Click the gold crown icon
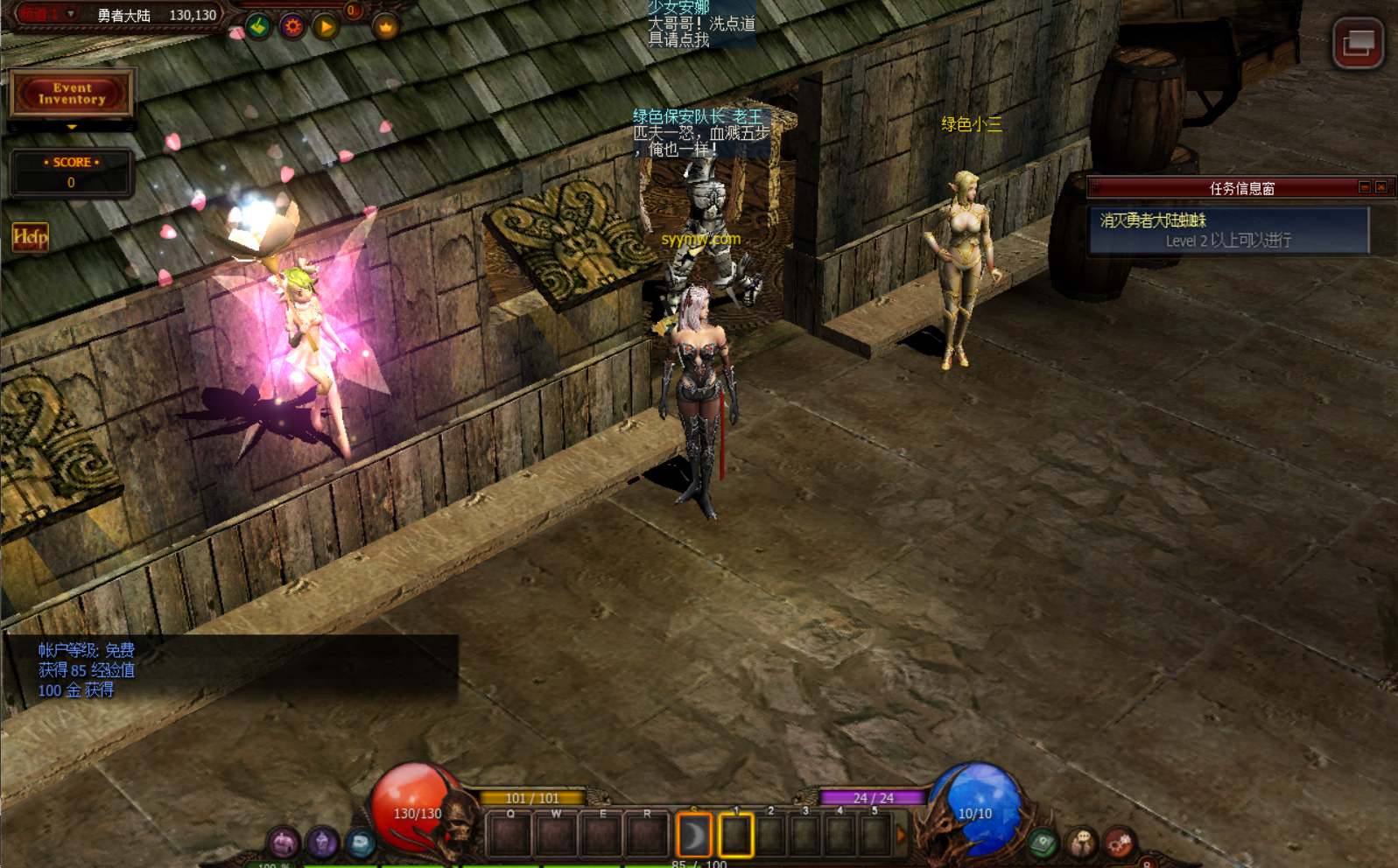The height and width of the screenshot is (868, 1398). tap(386, 26)
